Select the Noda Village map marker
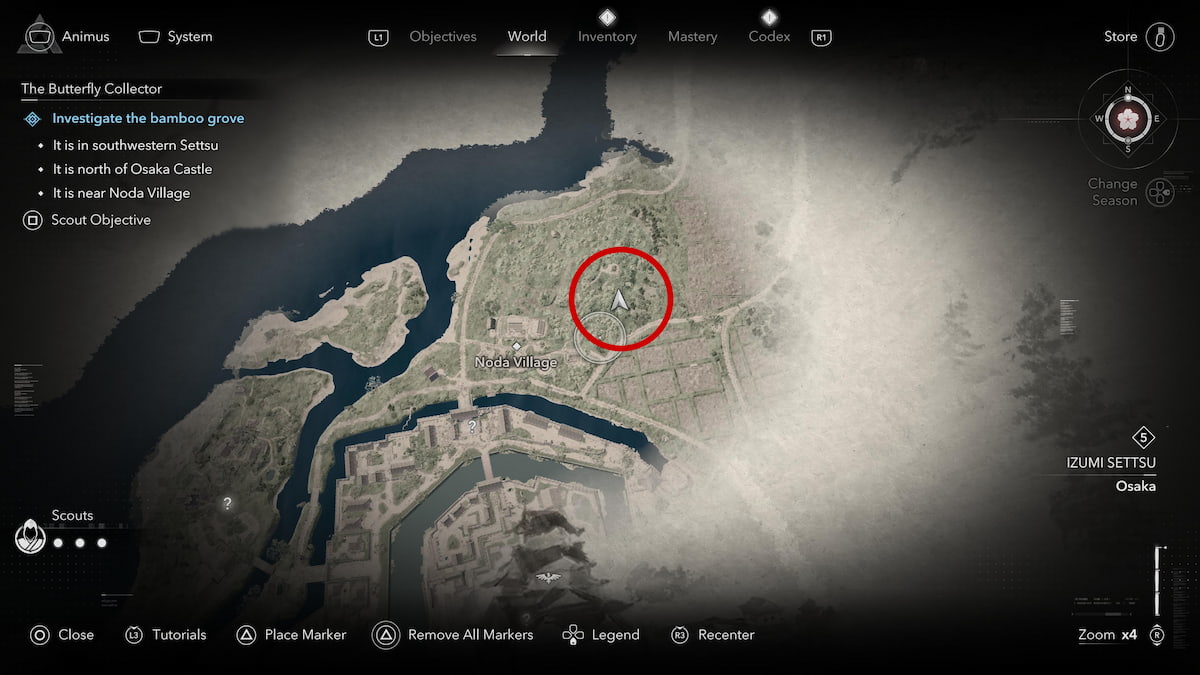Screen dimensions: 1200x675 (x=516, y=346)
